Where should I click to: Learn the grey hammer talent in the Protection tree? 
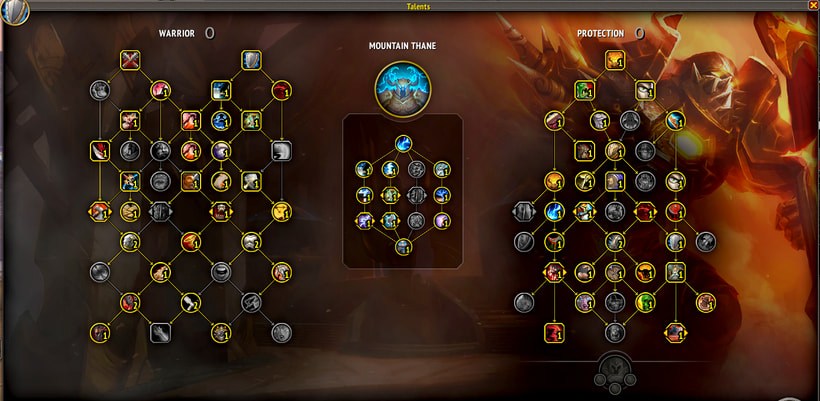pos(706,241)
